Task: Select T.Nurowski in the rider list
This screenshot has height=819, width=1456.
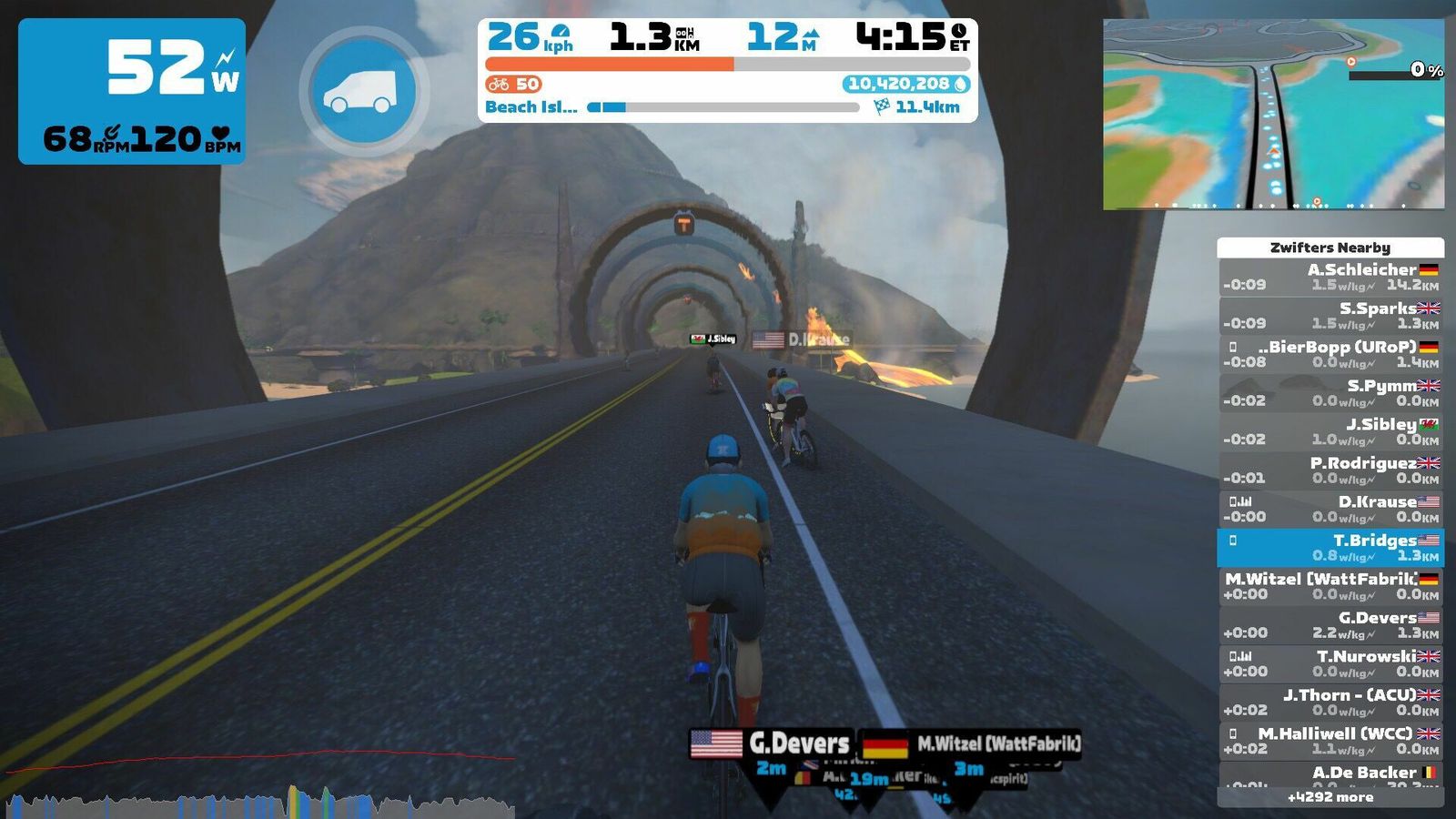Action: pos(1330,663)
